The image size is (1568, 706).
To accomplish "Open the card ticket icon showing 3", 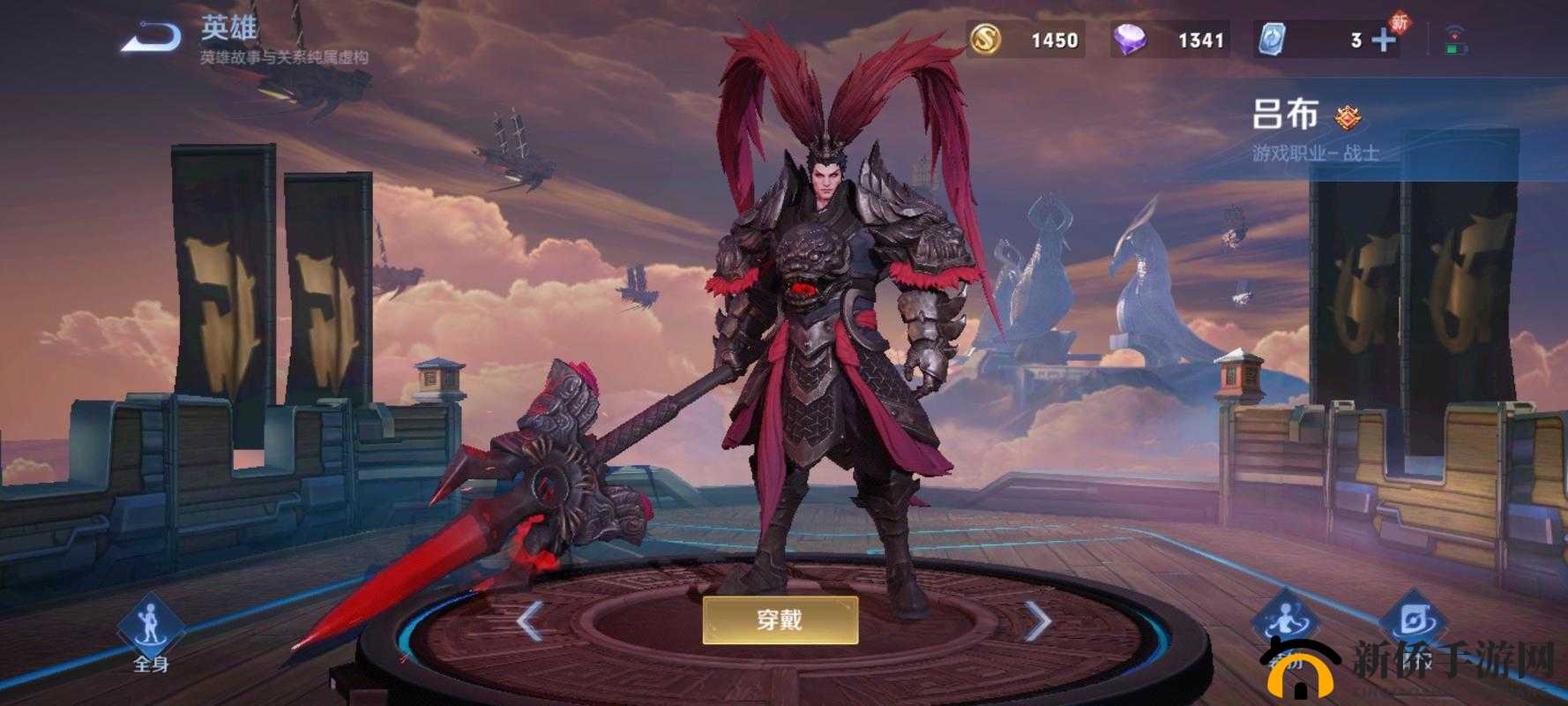I will click(x=1273, y=40).
